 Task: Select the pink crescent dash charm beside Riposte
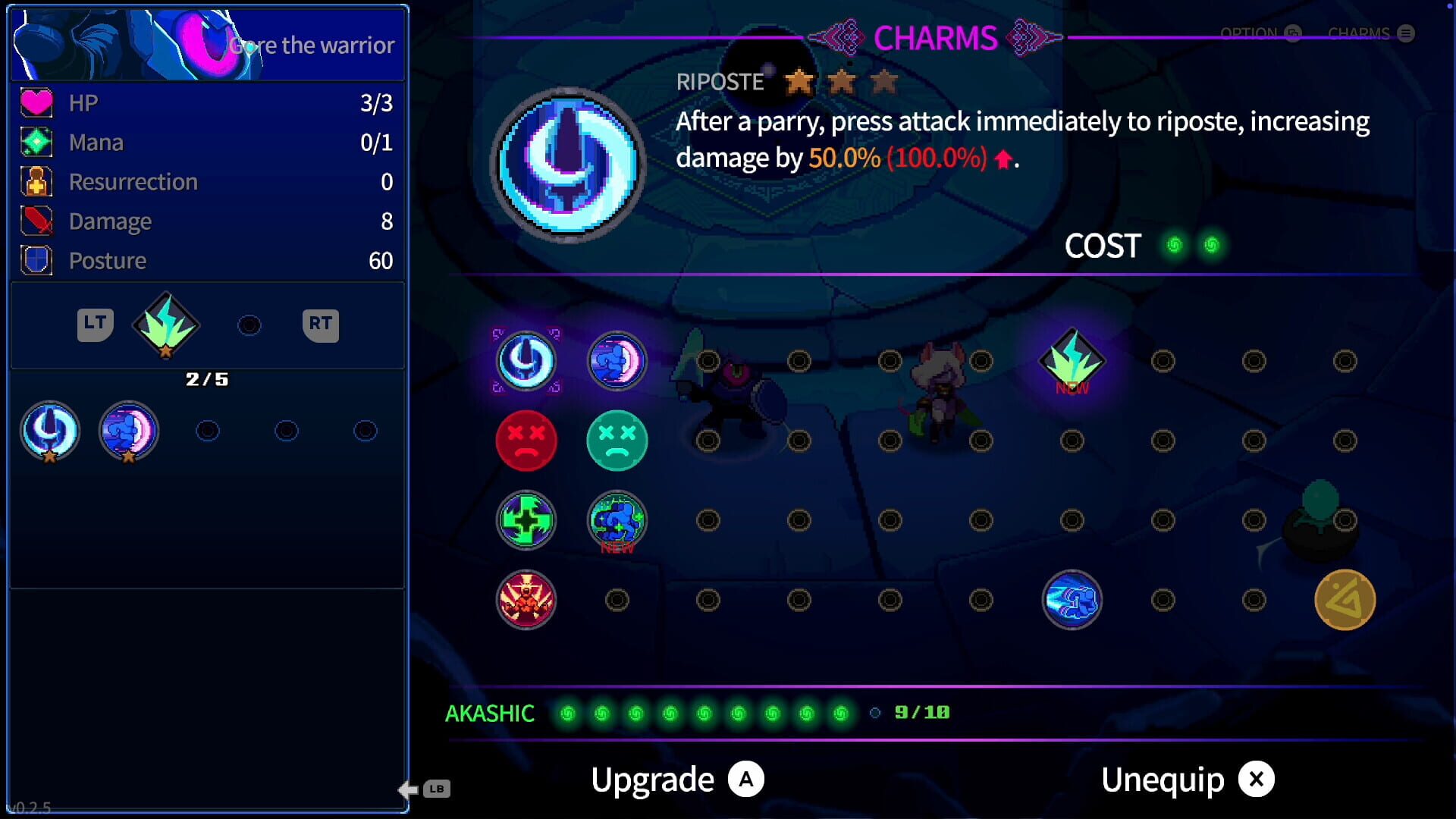pyautogui.click(x=617, y=361)
